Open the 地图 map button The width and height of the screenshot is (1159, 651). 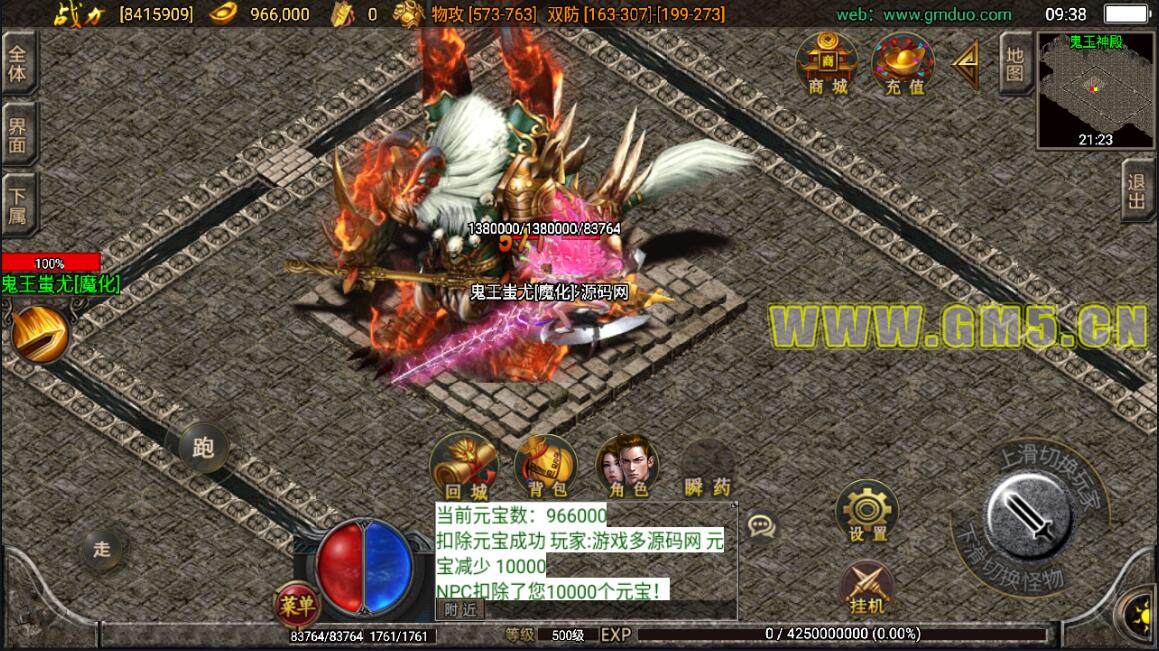point(1015,62)
